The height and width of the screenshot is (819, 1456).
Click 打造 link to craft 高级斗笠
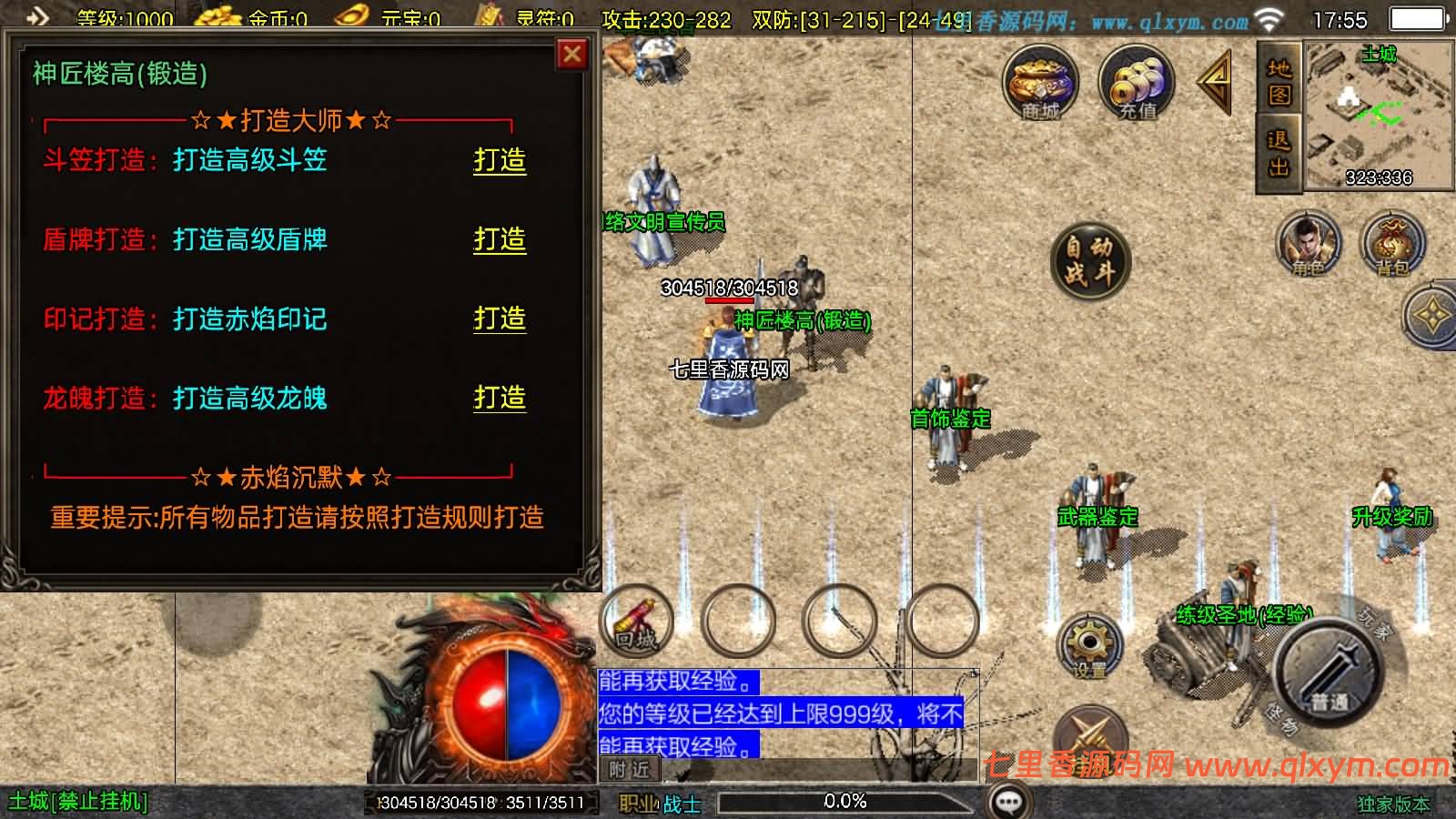point(500,161)
